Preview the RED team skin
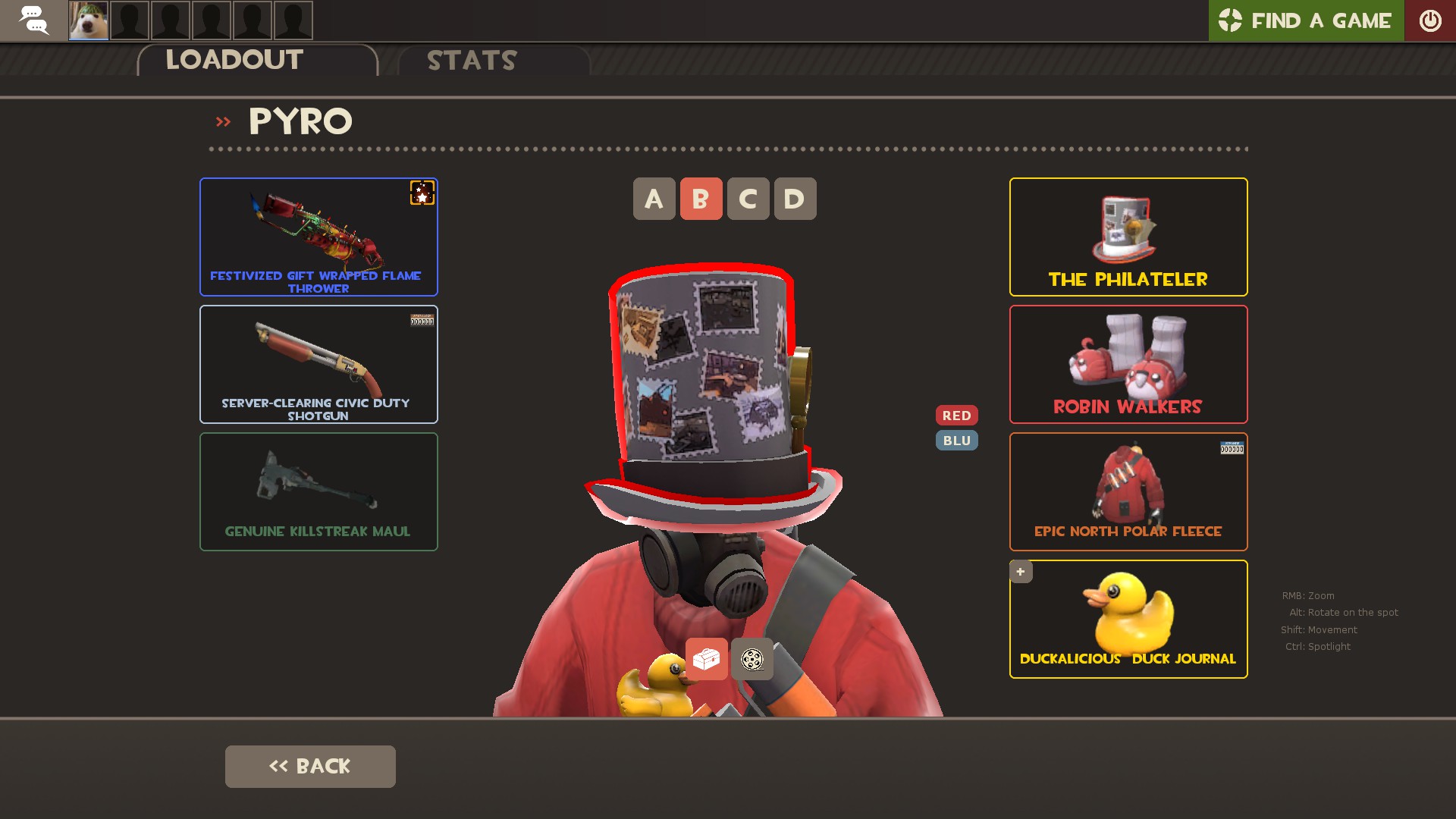This screenshot has height=819, width=1456. (x=956, y=416)
